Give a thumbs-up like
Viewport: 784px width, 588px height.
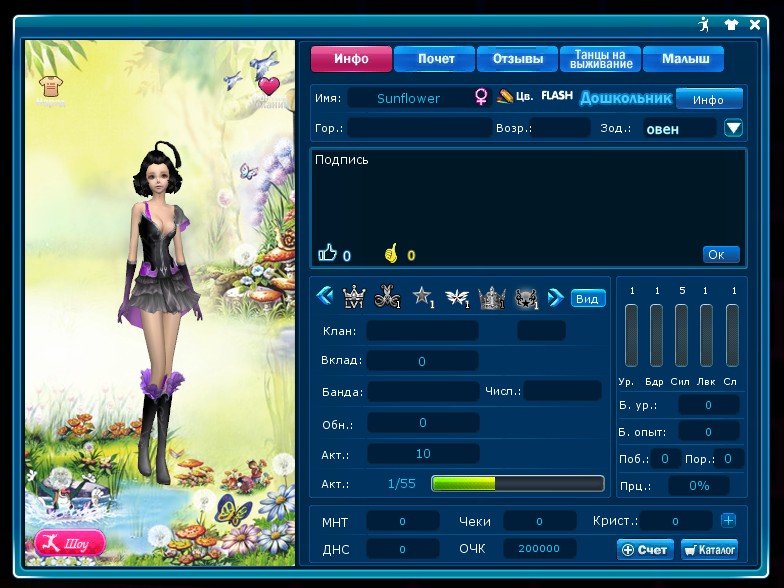[327, 254]
